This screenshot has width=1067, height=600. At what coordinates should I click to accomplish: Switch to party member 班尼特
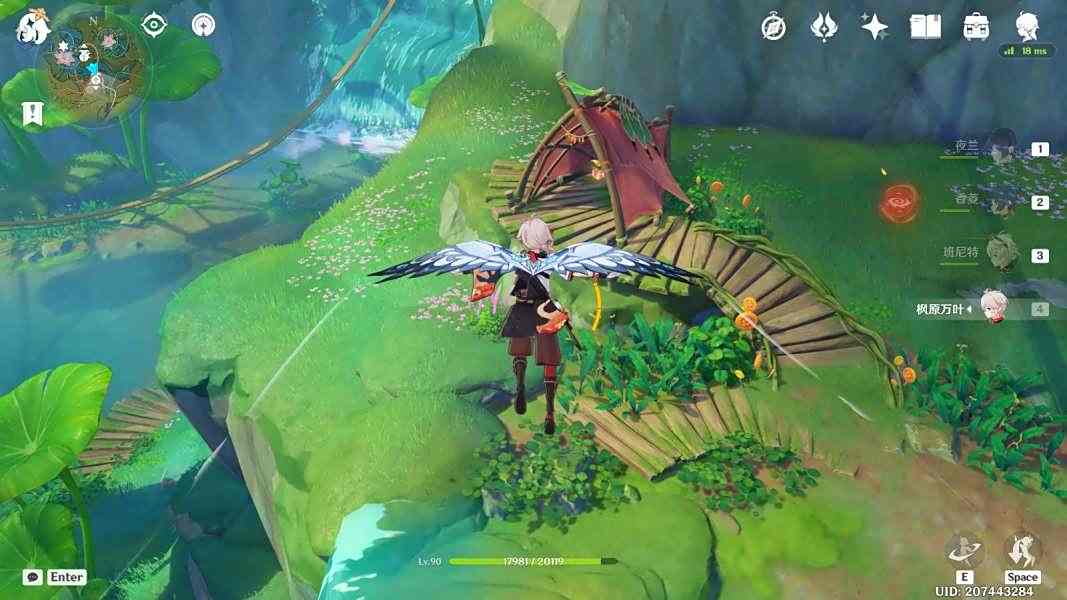coord(1001,254)
